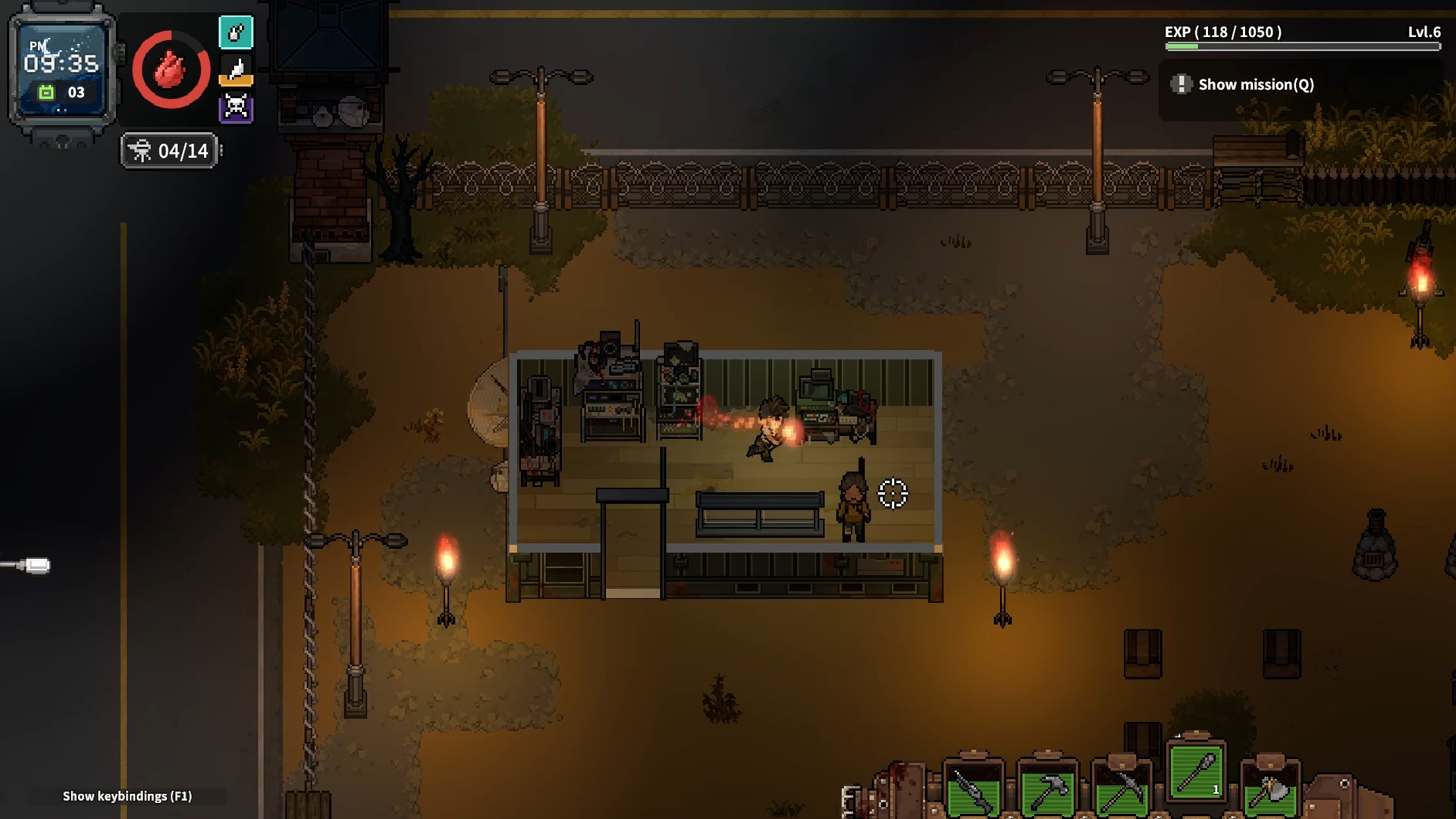Click the red heart health gauge
The height and width of the screenshot is (819, 1456).
(171, 71)
